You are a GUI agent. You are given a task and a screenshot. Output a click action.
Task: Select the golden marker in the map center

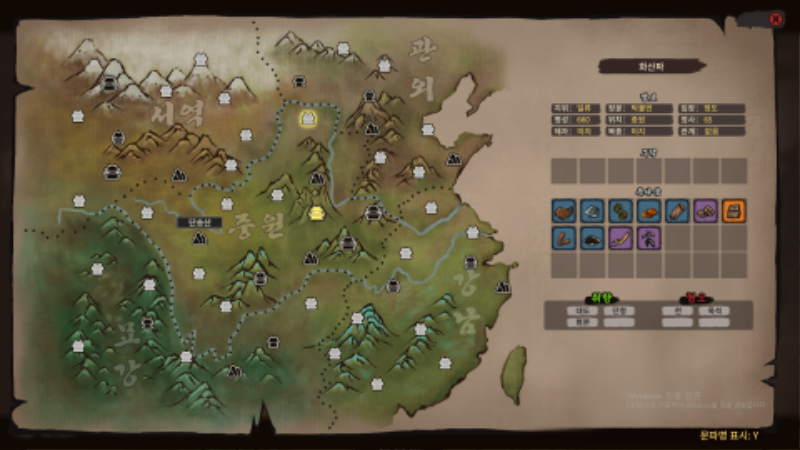click(318, 213)
